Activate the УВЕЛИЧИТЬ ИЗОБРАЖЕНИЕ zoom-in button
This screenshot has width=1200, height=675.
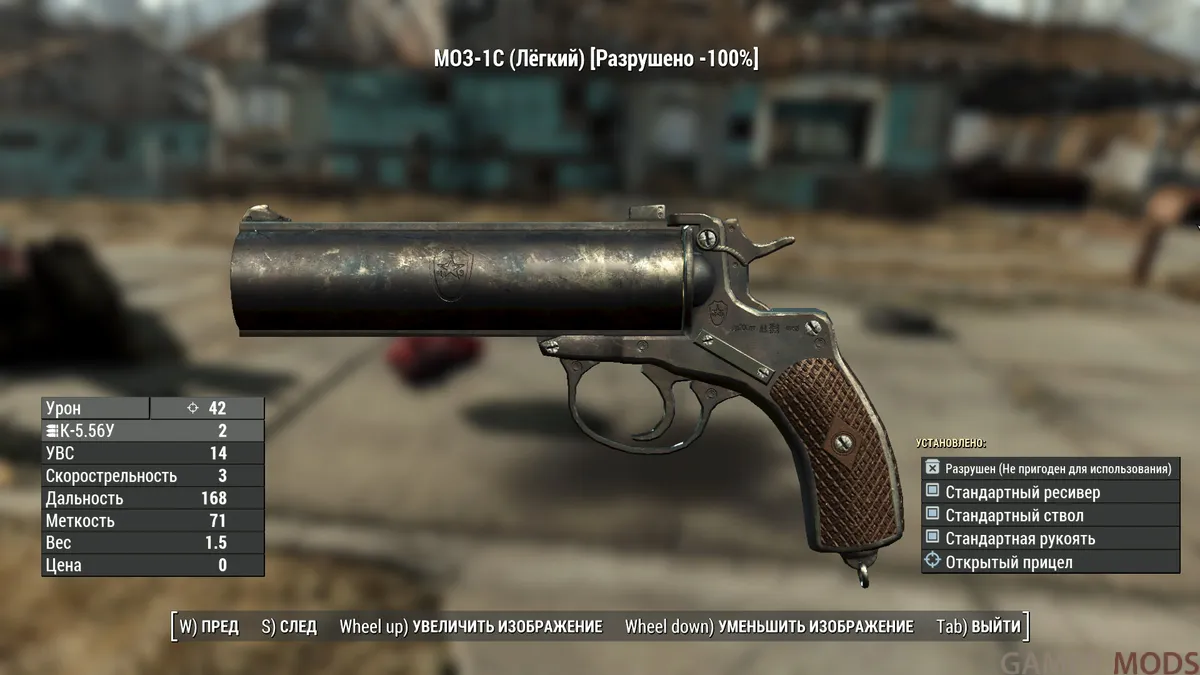pyautogui.click(x=471, y=627)
